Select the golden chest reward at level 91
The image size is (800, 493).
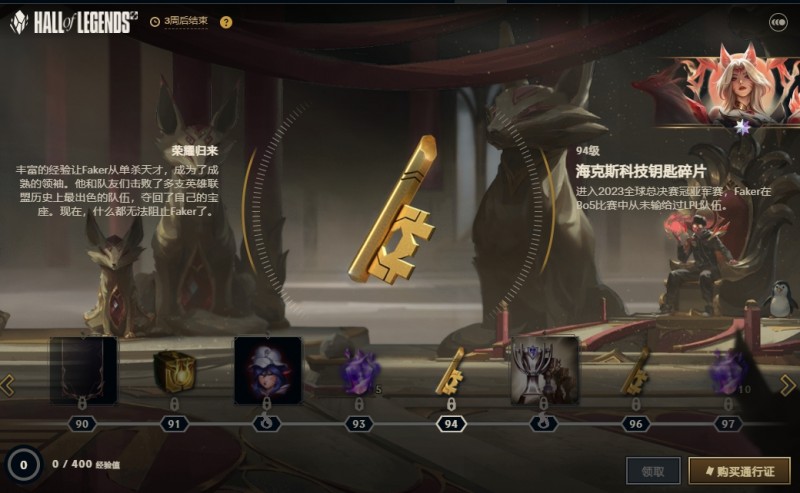coord(174,369)
